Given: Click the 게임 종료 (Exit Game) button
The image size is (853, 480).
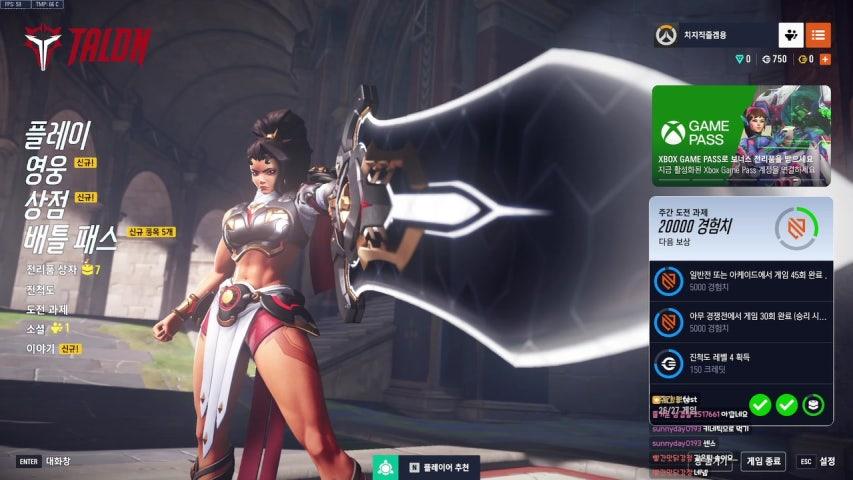Looking at the screenshot, I should click(763, 462).
